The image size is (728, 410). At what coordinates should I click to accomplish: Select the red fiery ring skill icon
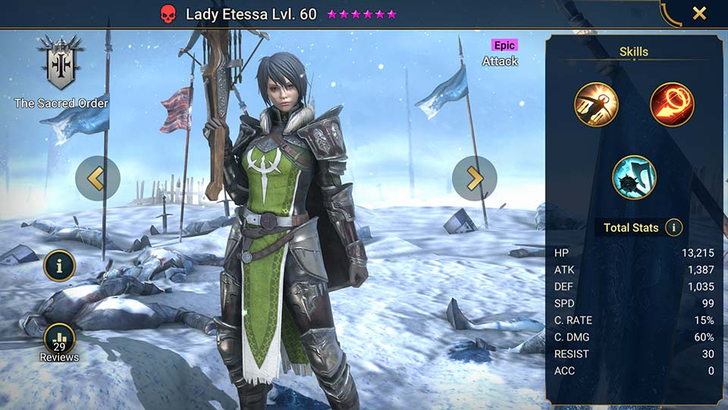[672, 104]
